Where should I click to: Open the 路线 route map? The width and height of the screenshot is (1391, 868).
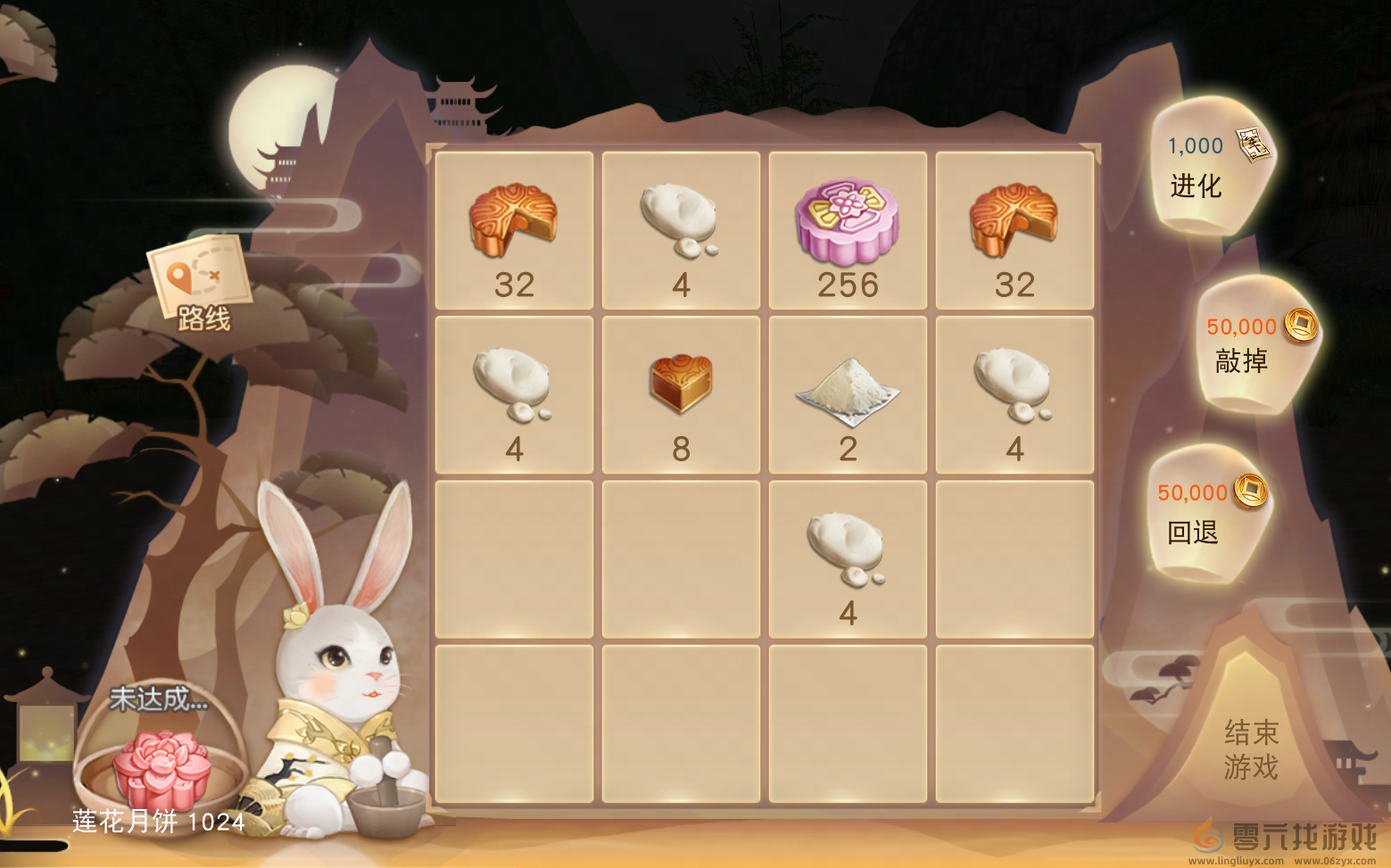[200, 284]
